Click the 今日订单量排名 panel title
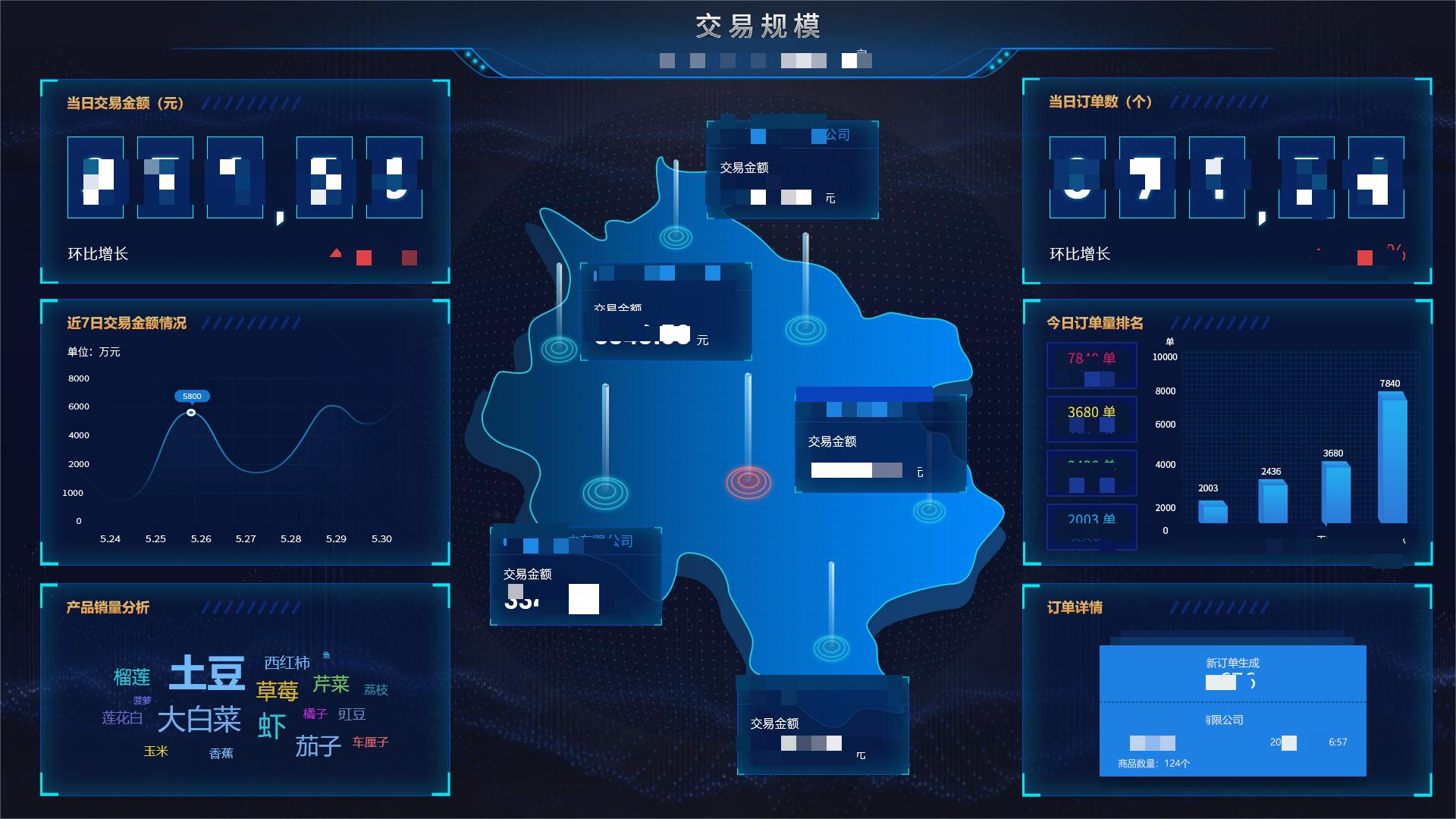The width and height of the screenshot is (1456, 819). (x=1092, y=322)
